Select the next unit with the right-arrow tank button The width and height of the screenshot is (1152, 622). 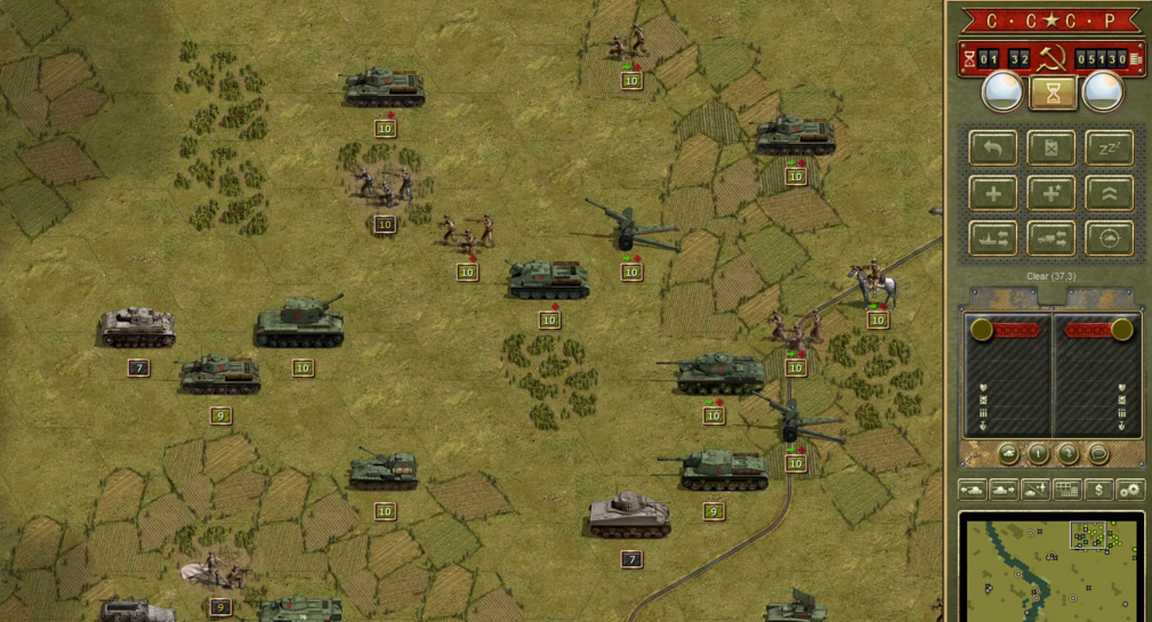tap(1003, 490)
